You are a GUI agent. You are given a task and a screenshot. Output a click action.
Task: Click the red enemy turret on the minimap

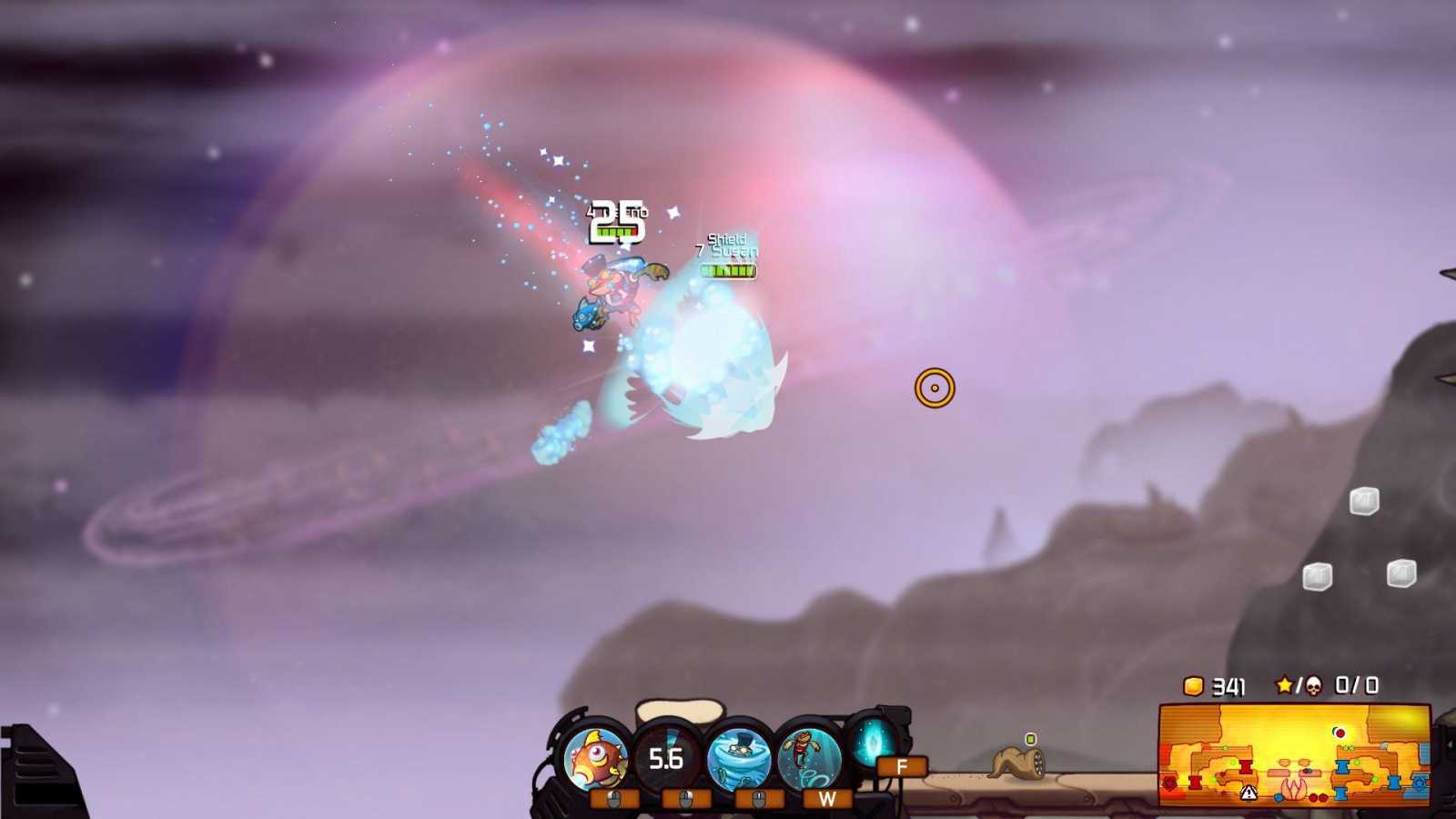tap(1246, 767)
